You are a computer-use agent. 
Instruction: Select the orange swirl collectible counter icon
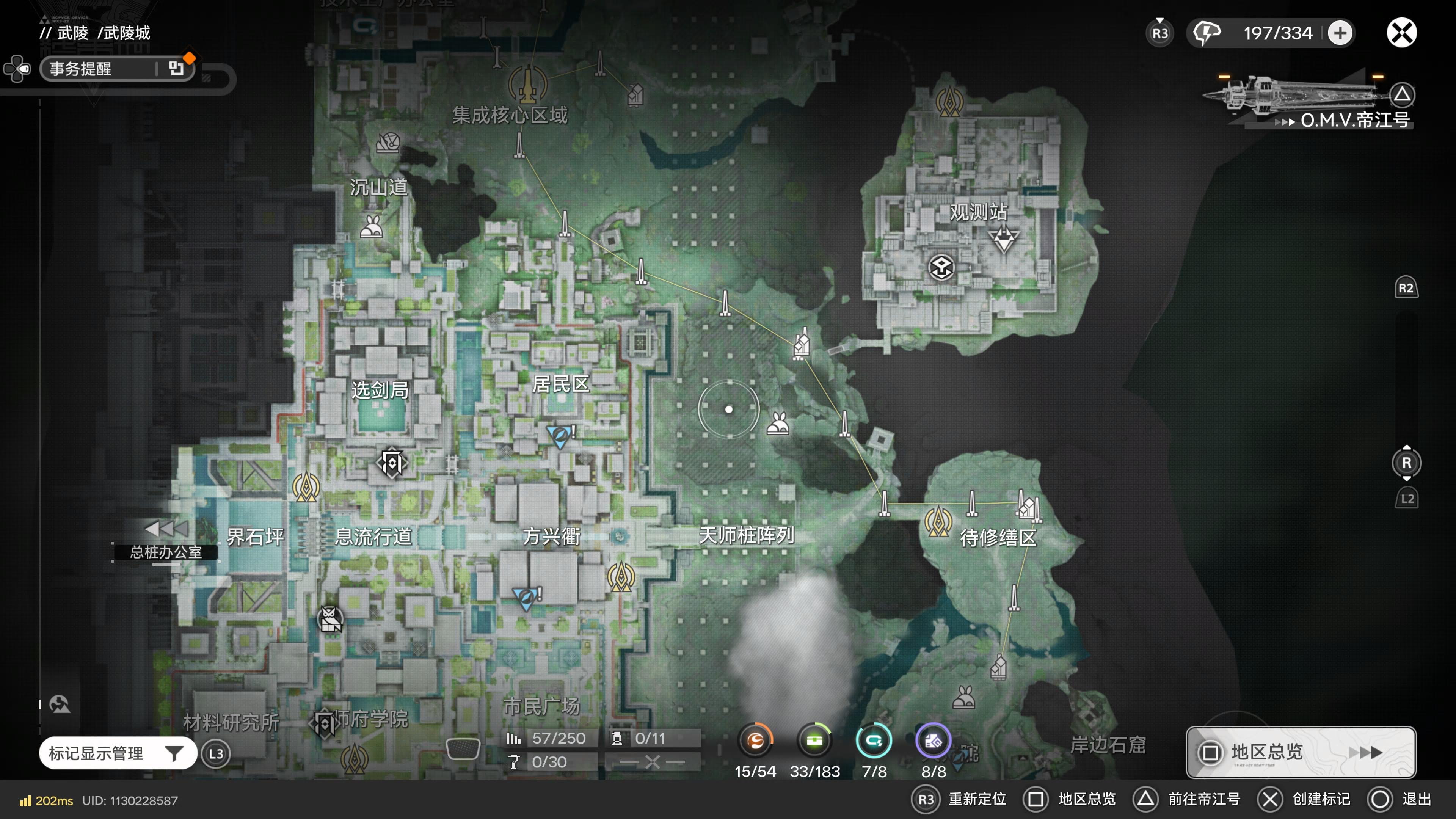(755, 741)
